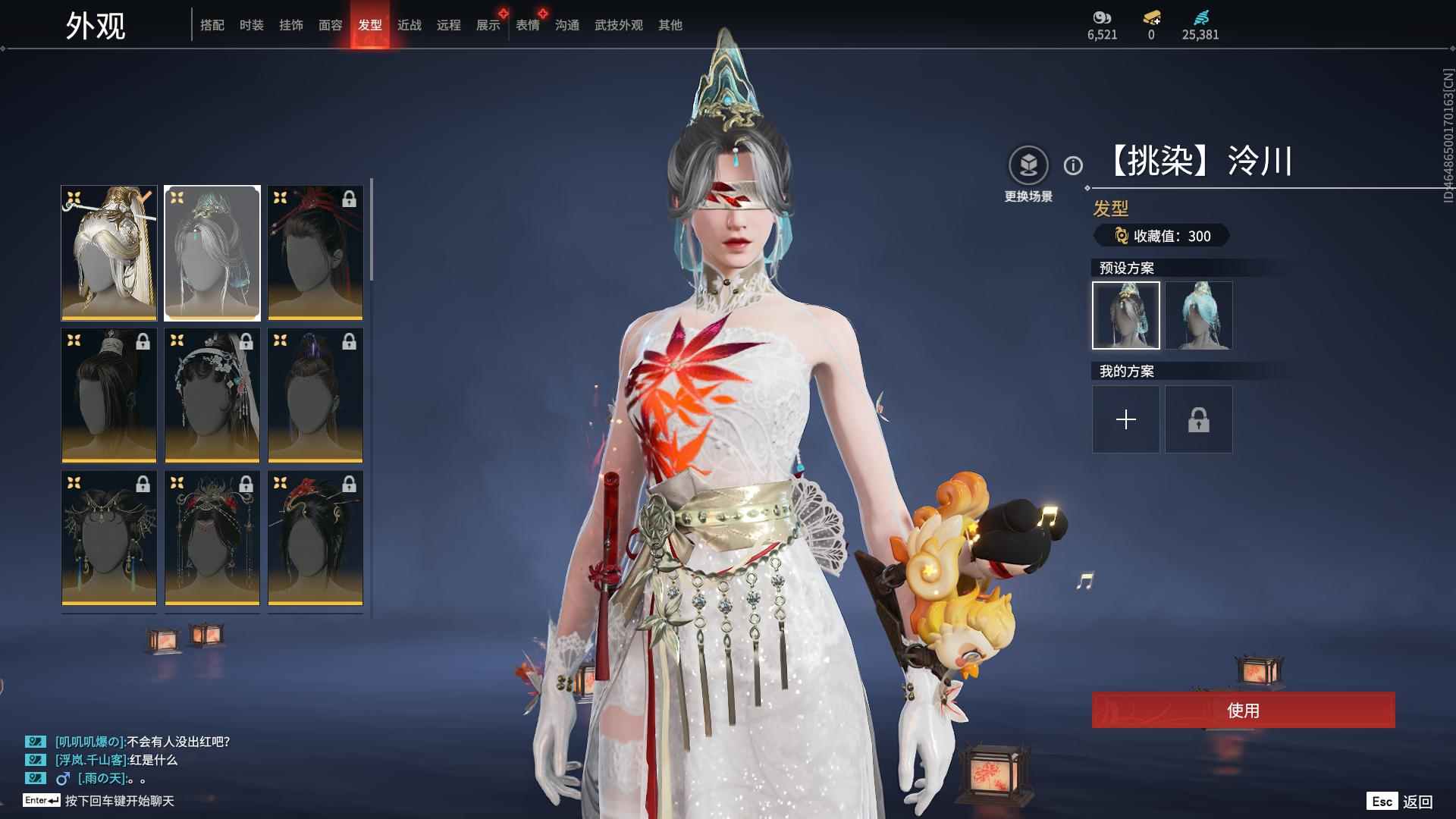Add a custom scheme with the plus slot
Screen dimensions: 1456x819
(1125, 419)
